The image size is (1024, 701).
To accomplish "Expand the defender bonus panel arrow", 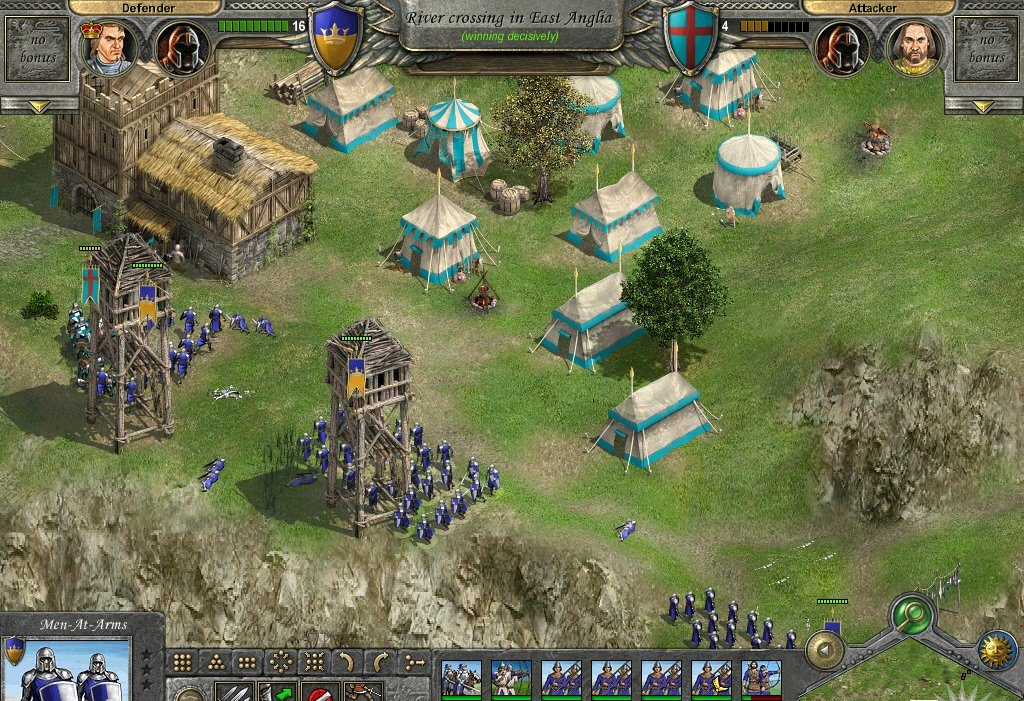I will 39,105.
